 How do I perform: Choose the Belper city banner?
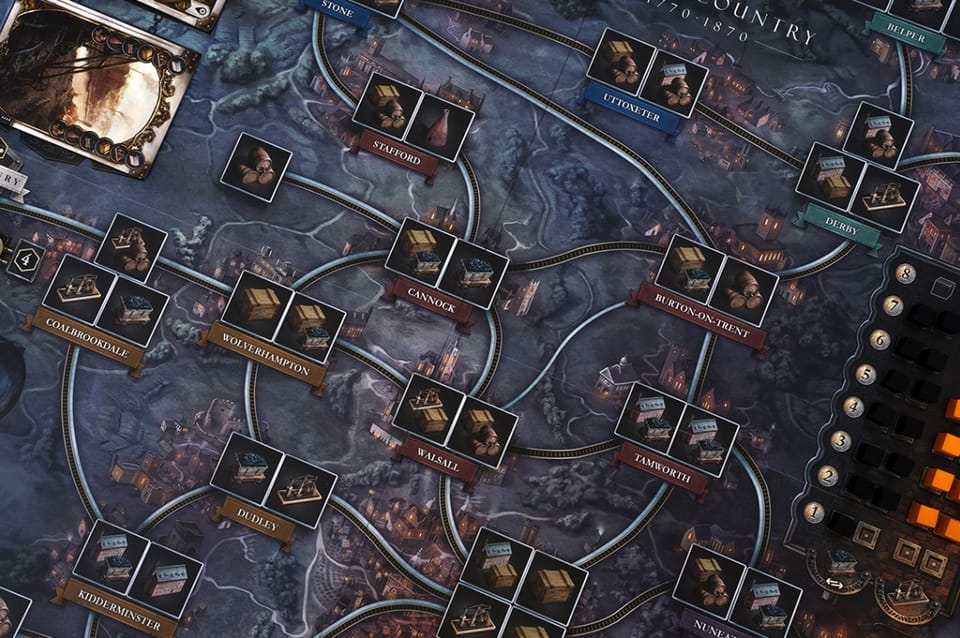coord(907,34)
